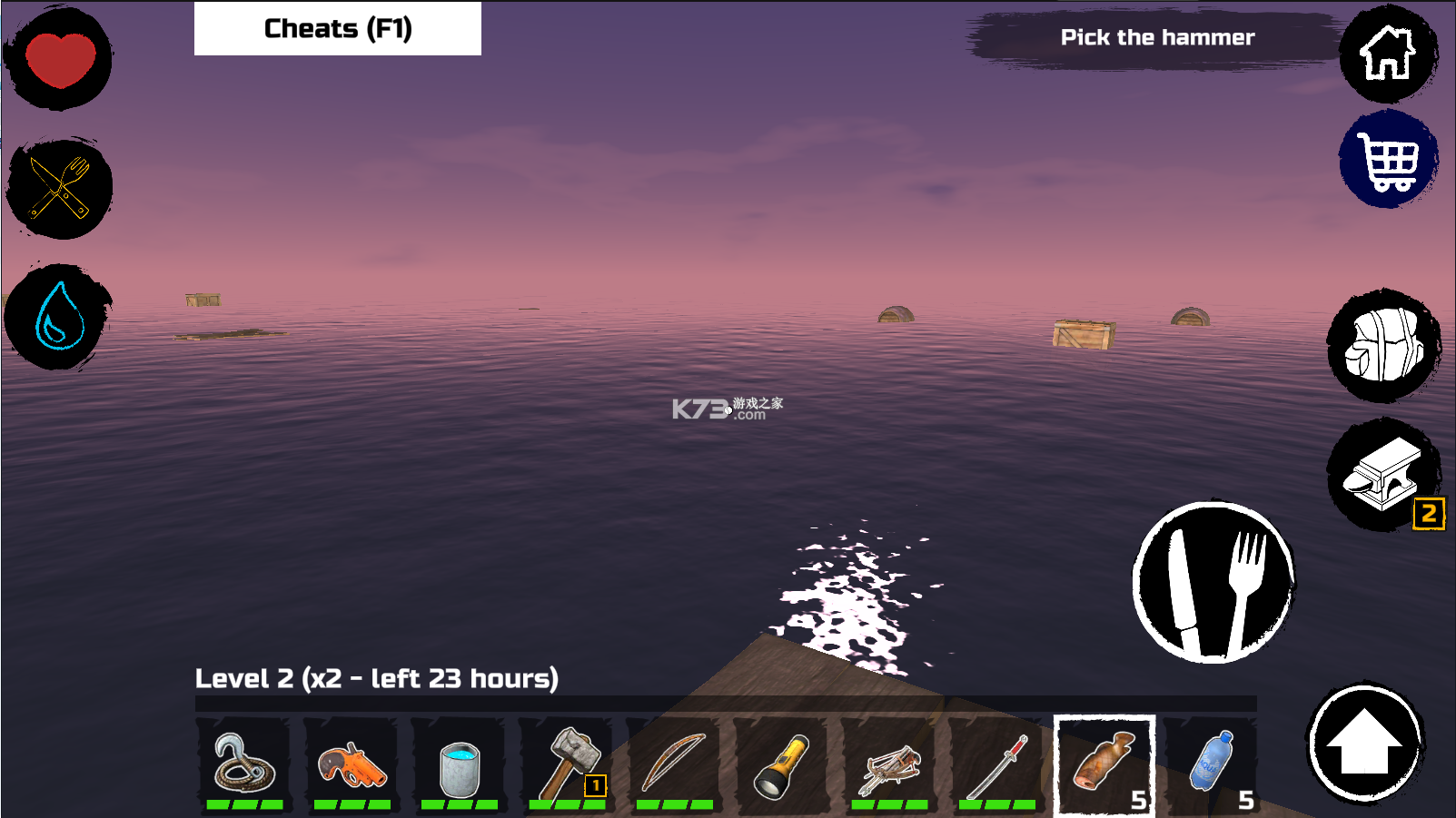Tap the knife and fork eat button
This screenshot has width=1456, height=818.
[1213, 582]
